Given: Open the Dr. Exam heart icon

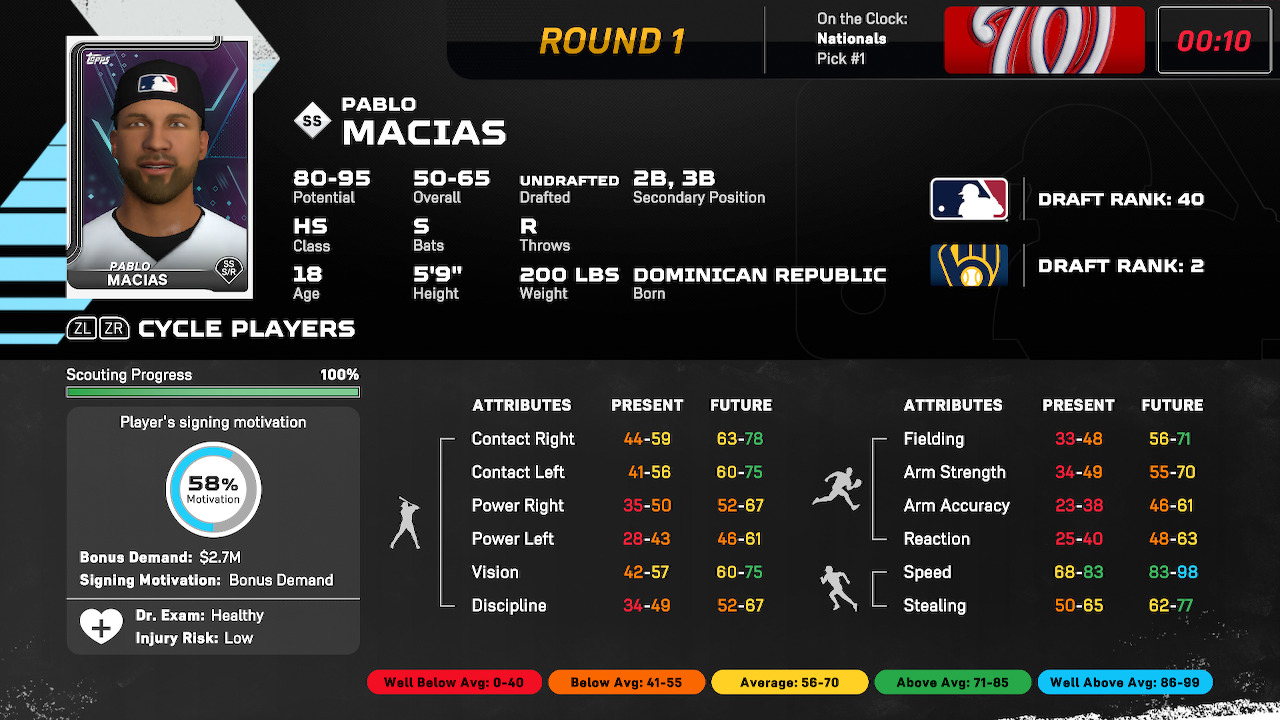Looking at the screenshot, I should (x=101, y=627).
